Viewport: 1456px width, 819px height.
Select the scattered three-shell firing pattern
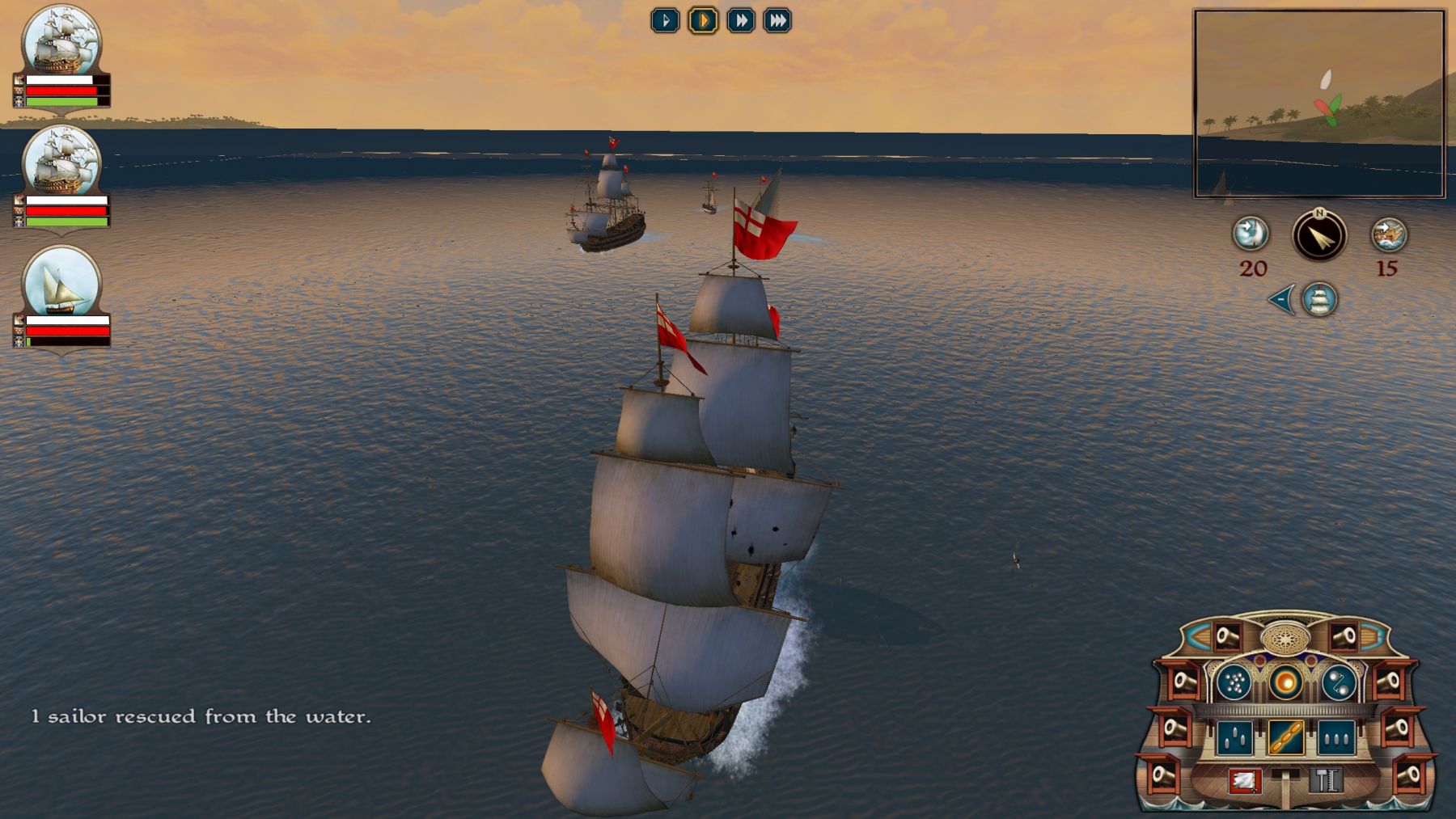click(1234, 737)
